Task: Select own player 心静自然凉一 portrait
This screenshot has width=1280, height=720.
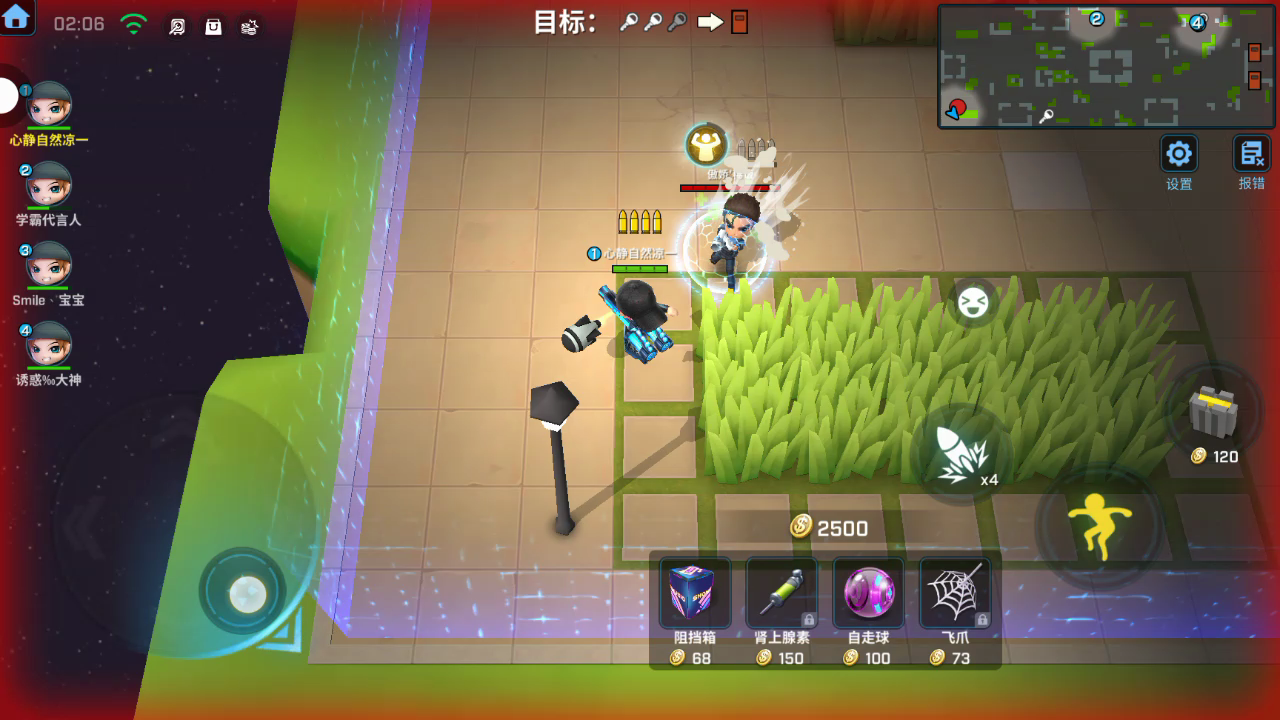Action: coord(48,105)
